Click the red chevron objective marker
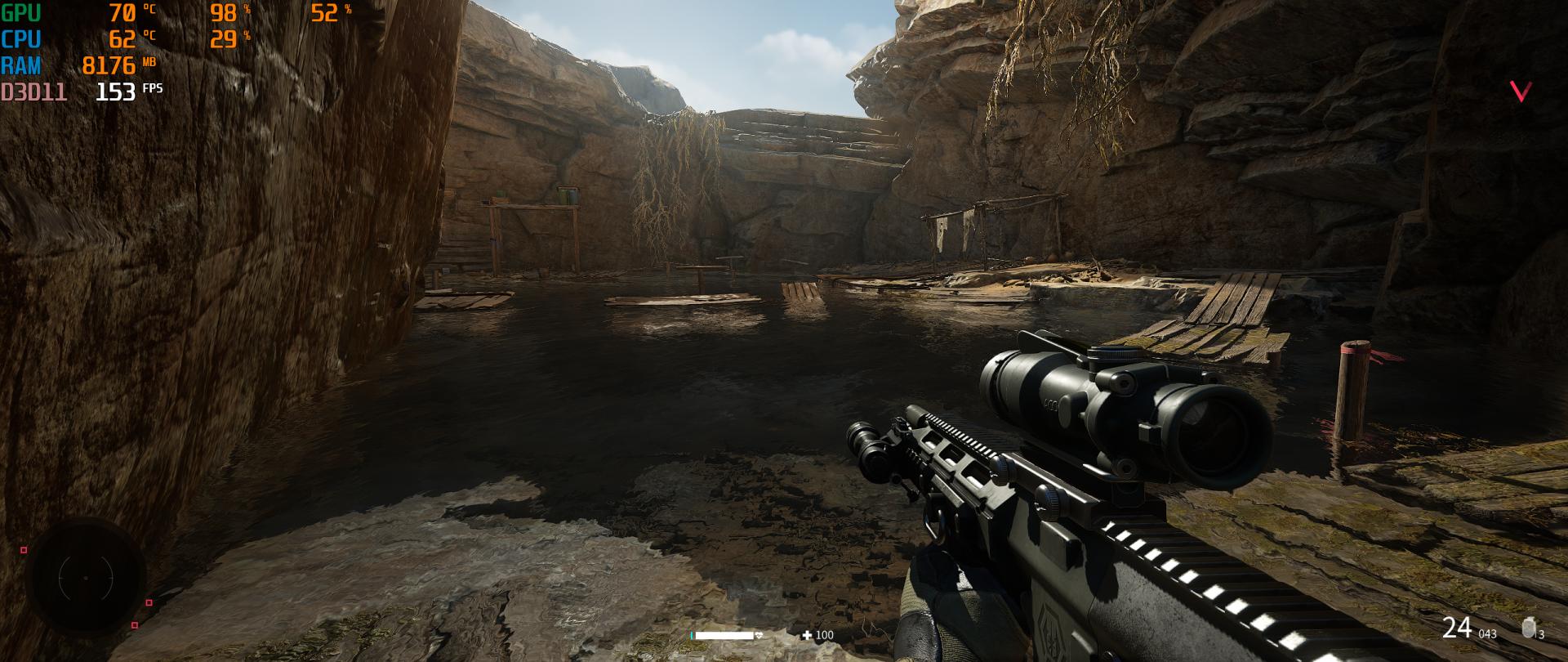The image size is (1568, 662). [x=1520, y=92]
